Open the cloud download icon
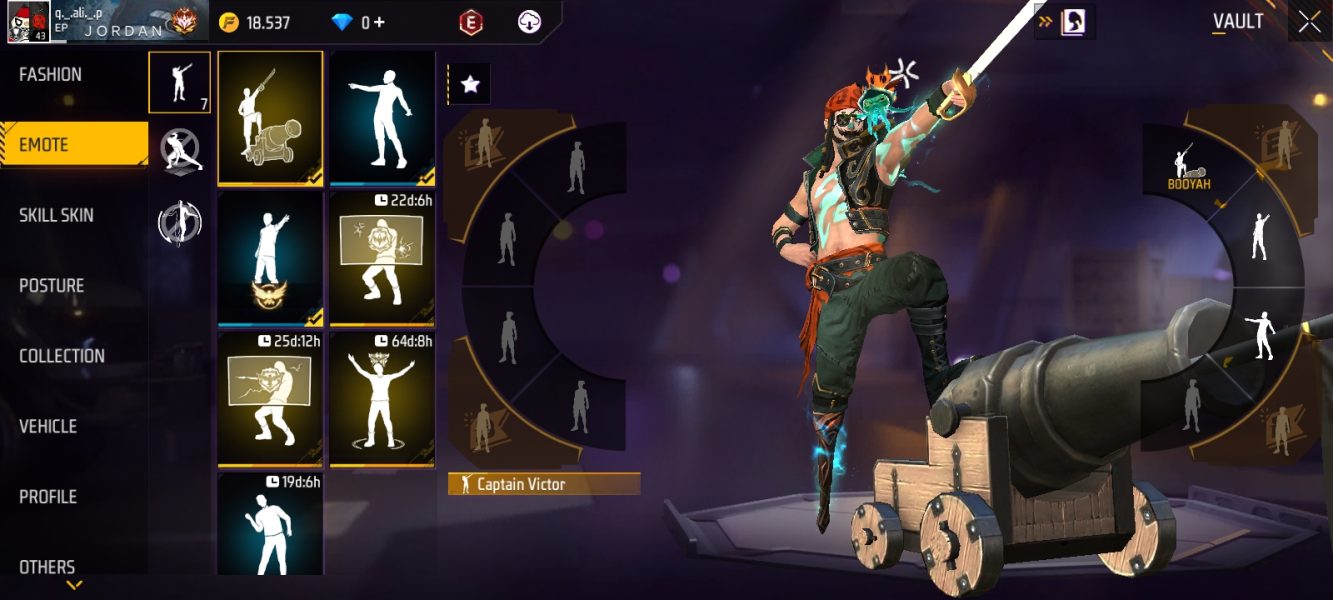Screen dimensions: 1333x600 pos(529,22)
